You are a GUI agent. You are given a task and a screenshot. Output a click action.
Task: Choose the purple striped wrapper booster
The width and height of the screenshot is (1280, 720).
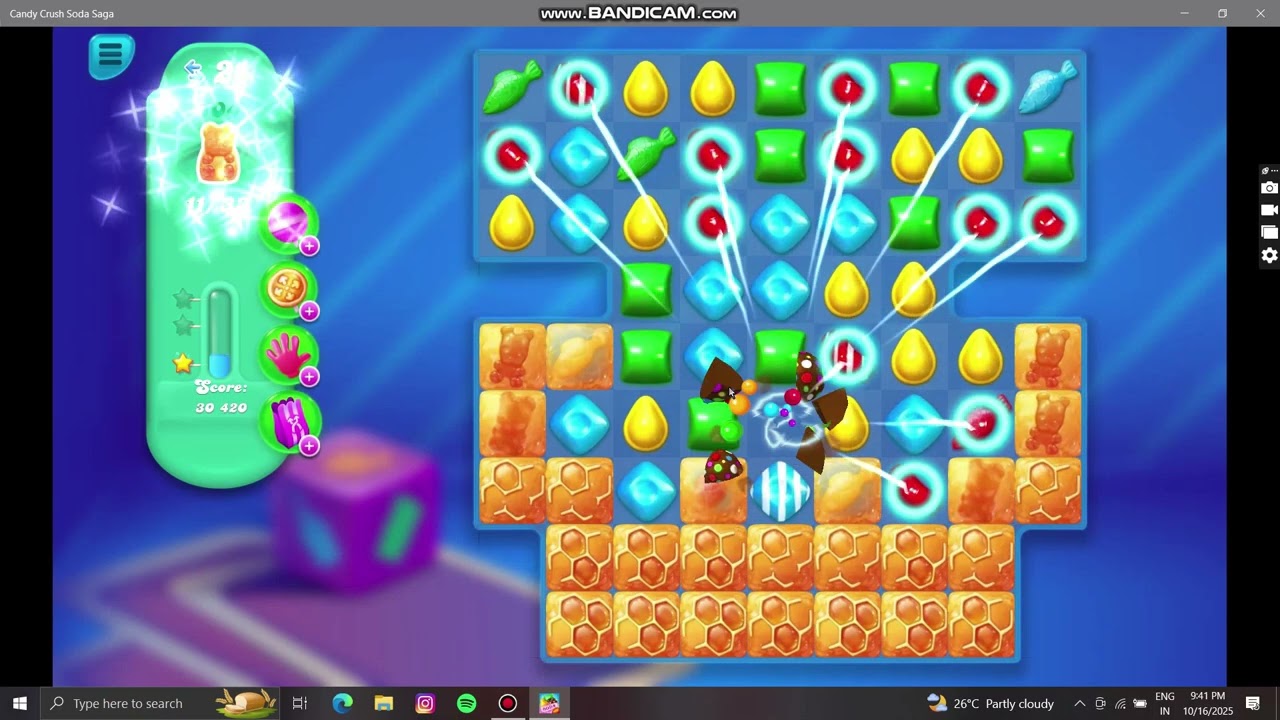(x=289, y=421)
